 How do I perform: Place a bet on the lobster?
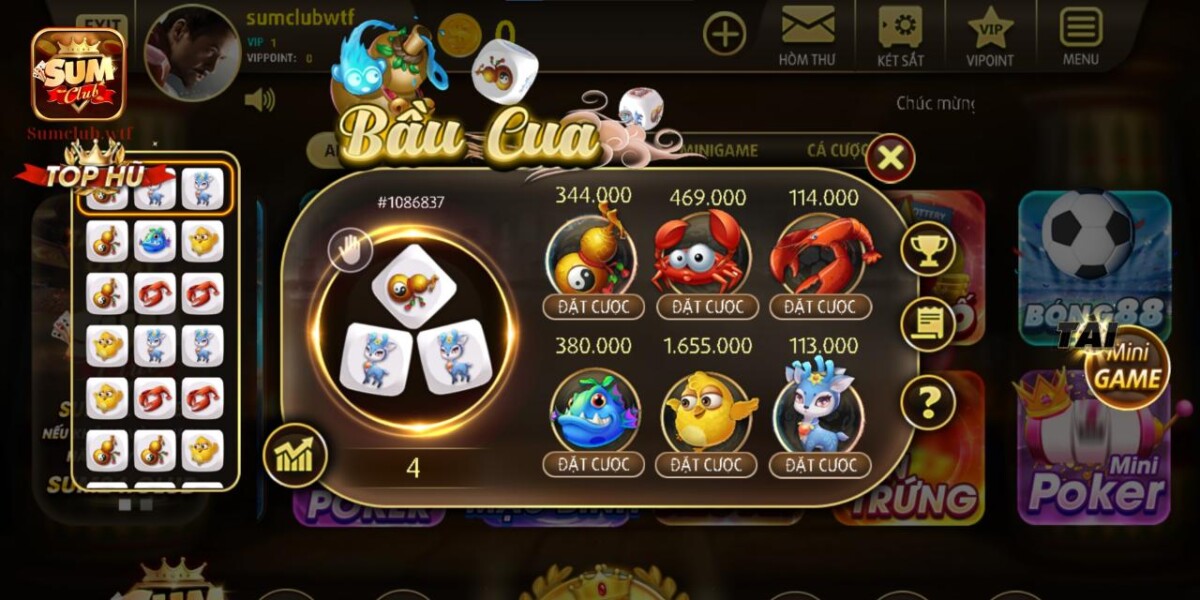coord(820,306)
